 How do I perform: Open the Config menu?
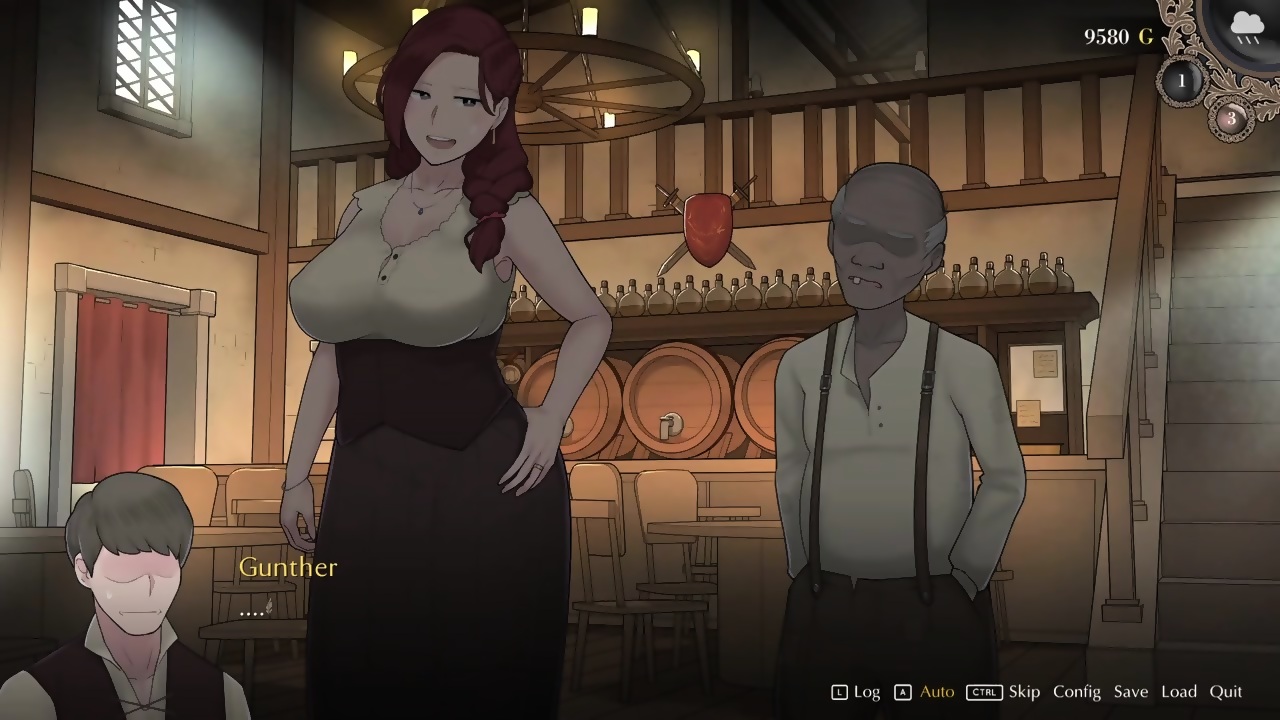point(1076,692)
